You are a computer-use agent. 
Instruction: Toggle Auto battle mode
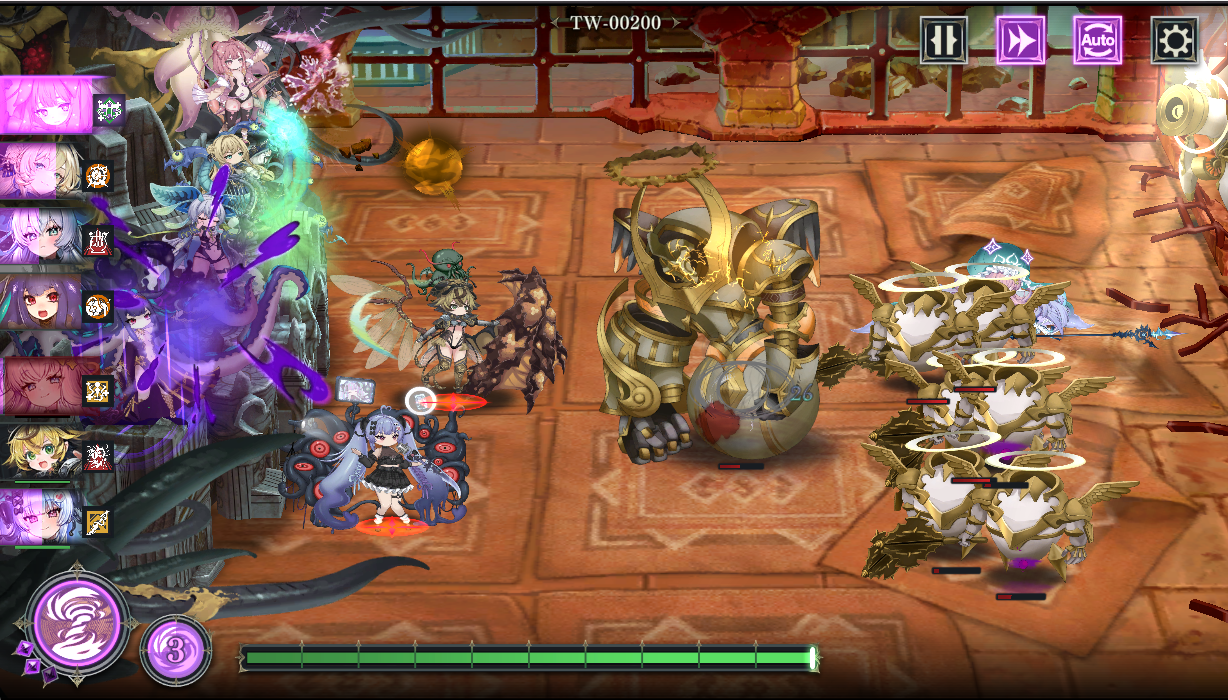click(x=1097, y=40)
